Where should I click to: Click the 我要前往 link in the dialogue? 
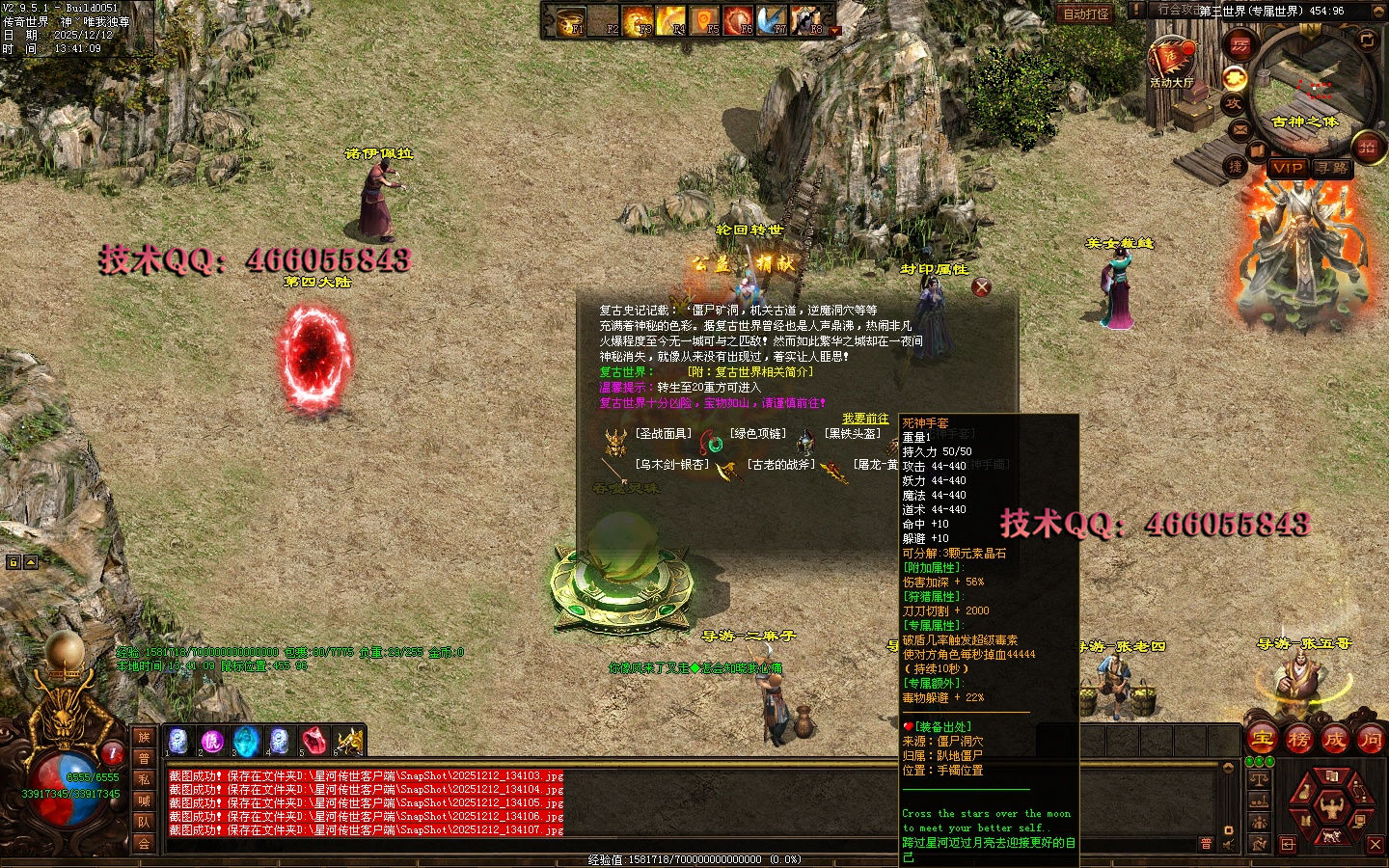pos(865,419)
